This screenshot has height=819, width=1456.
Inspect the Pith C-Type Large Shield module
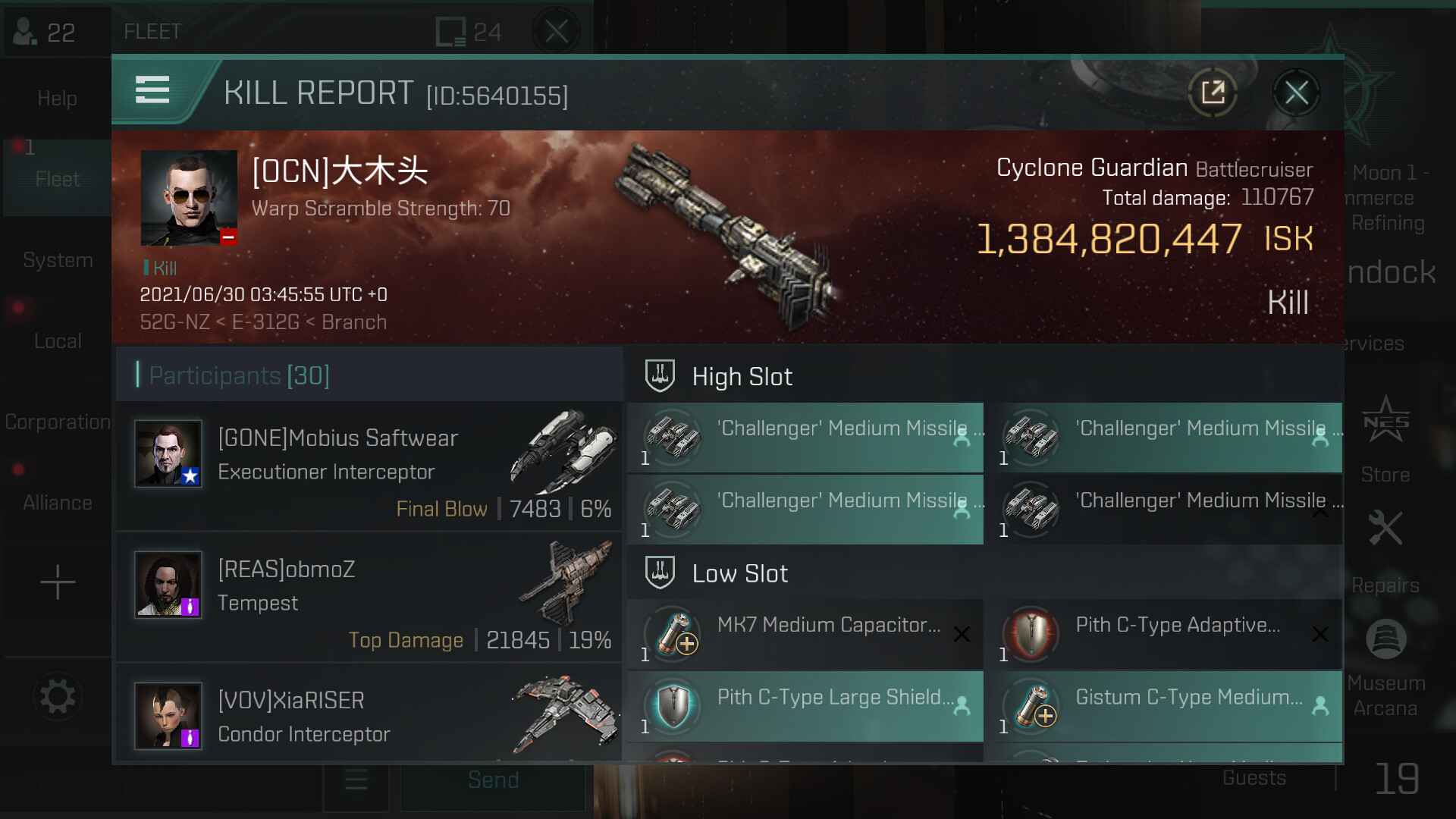(805, 706)
